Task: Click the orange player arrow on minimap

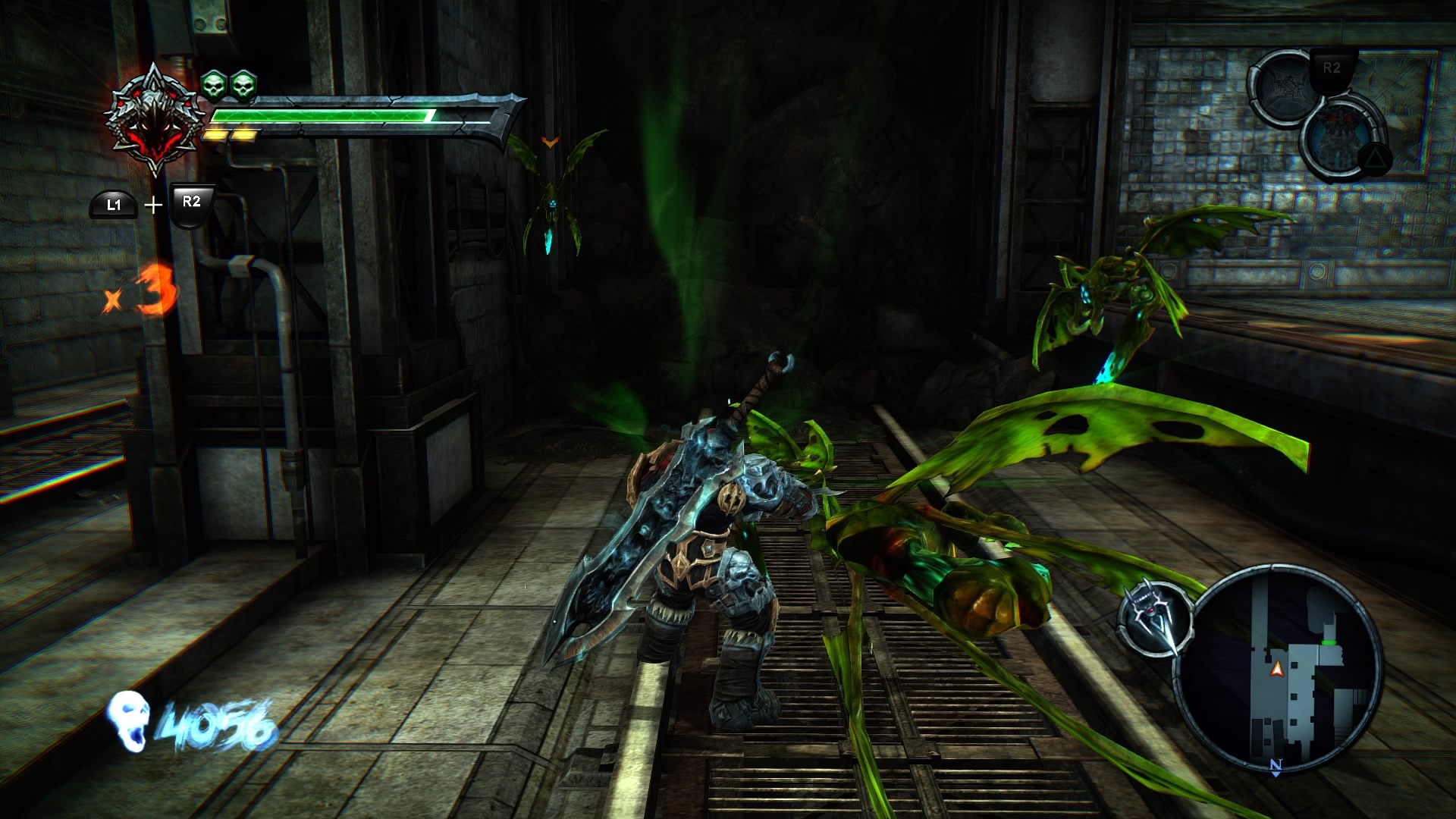Action: [x=1277, y=669]
